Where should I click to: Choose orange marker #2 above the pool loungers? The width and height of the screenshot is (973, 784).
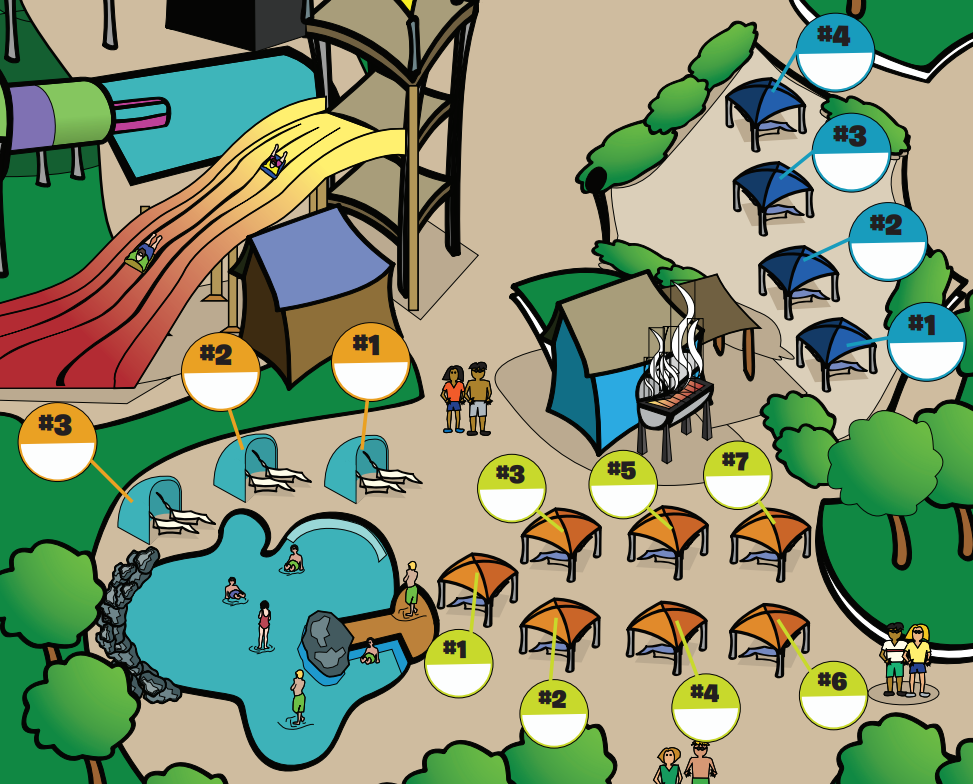221,372
